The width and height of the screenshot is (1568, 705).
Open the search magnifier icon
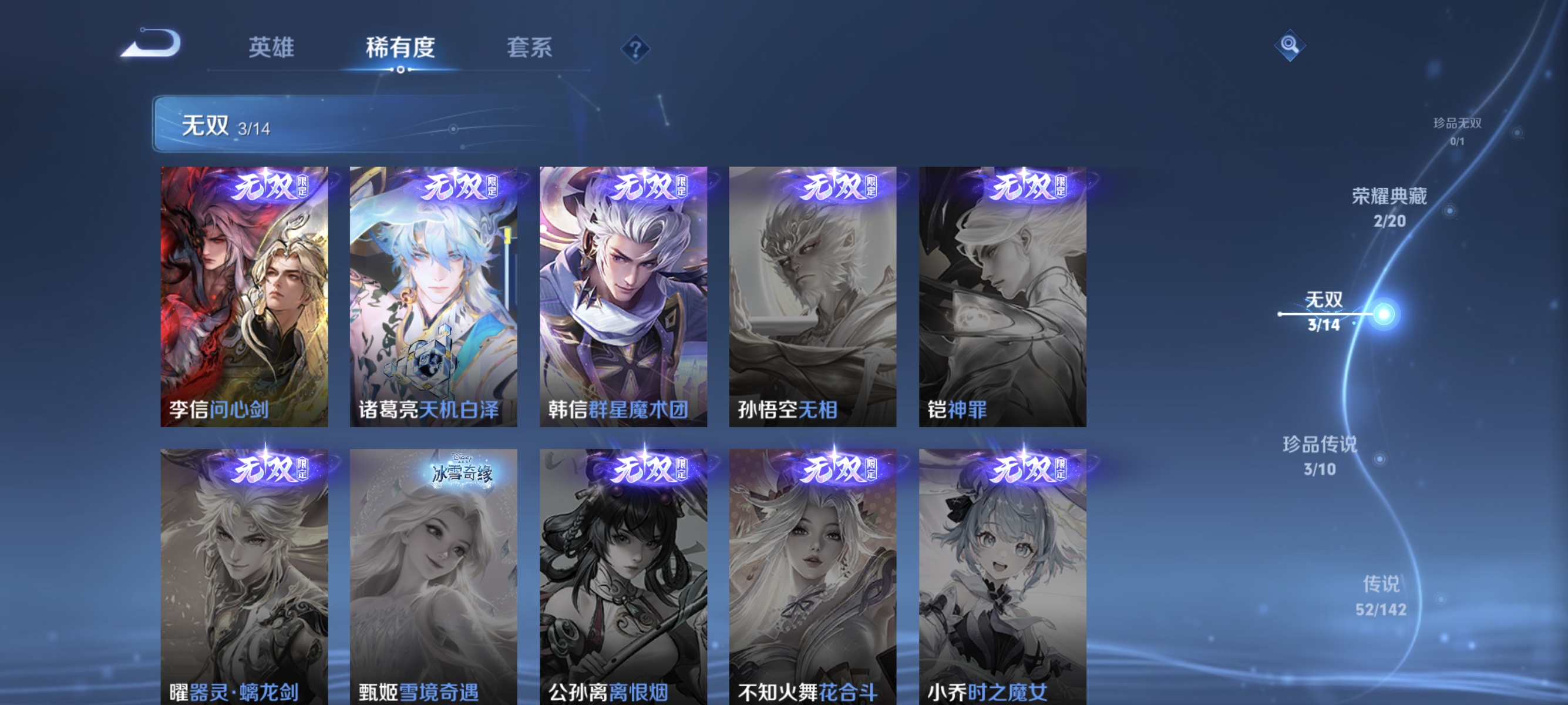coord(1291,46)
